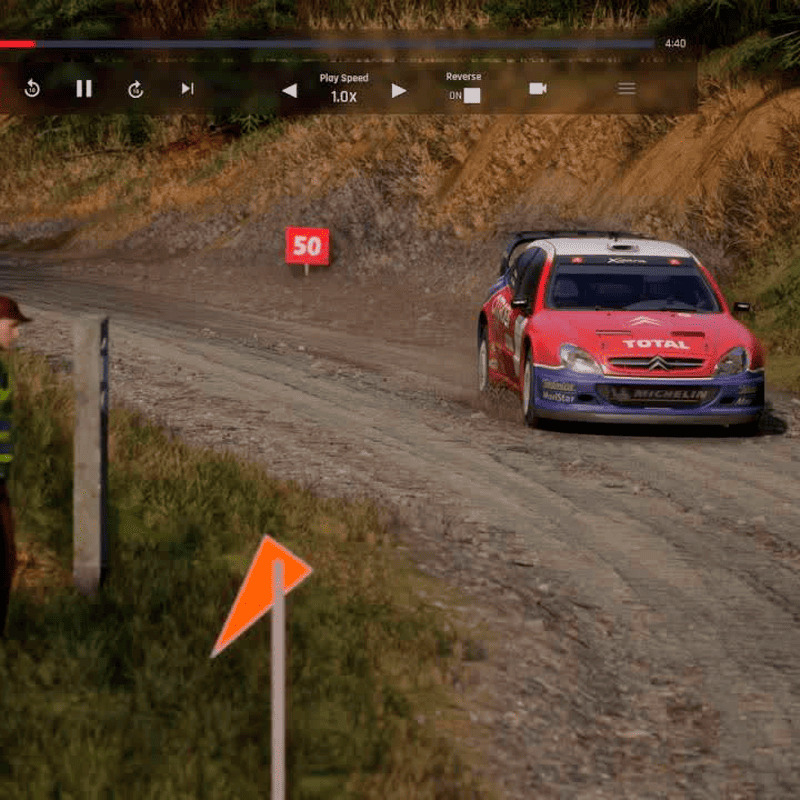The height and width of the screenshot is (800, 800).
Task: Change the replay camera view
Action: (538, 89)
